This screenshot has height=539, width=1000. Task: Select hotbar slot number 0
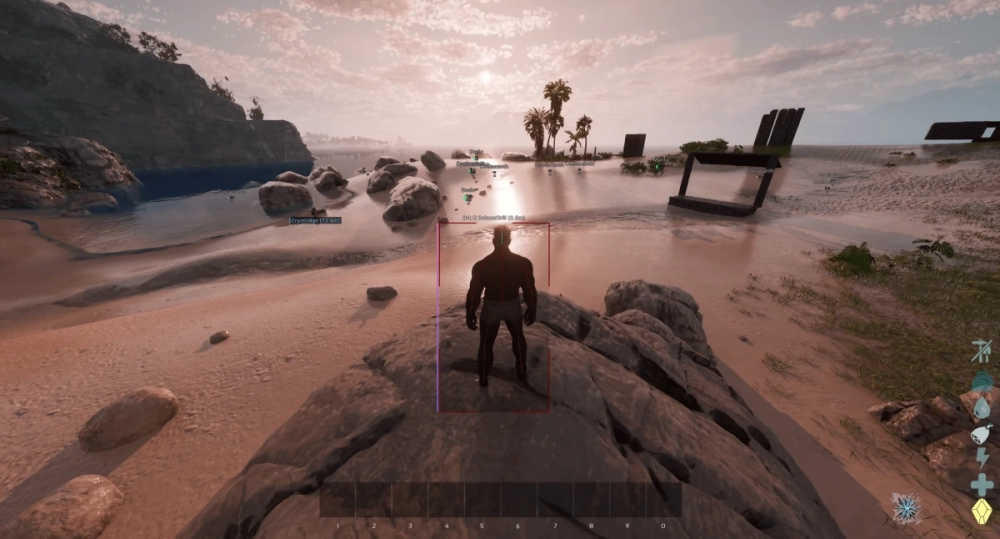(663, 500)
